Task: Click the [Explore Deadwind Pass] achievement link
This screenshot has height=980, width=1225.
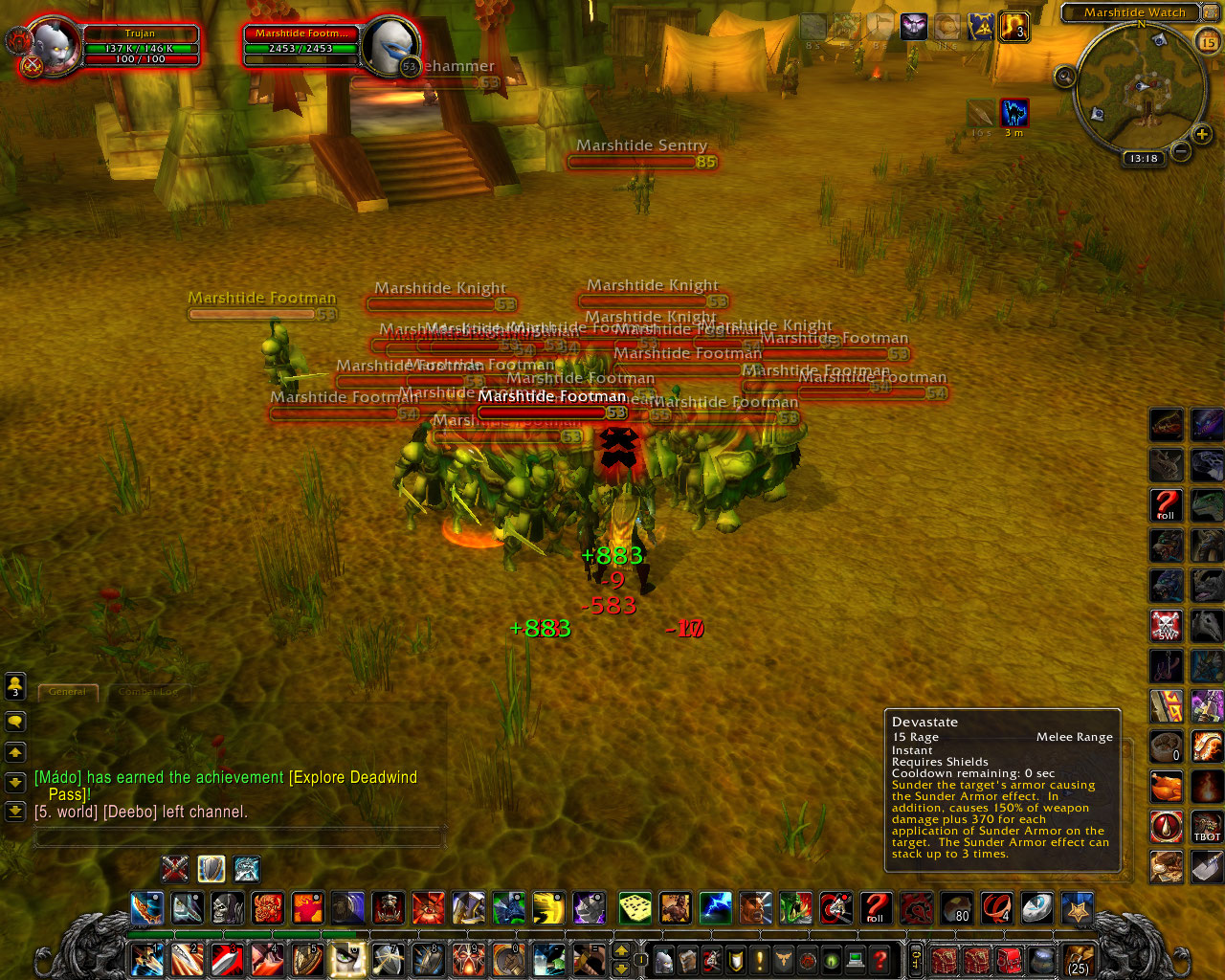Action: tap(353, 777)
